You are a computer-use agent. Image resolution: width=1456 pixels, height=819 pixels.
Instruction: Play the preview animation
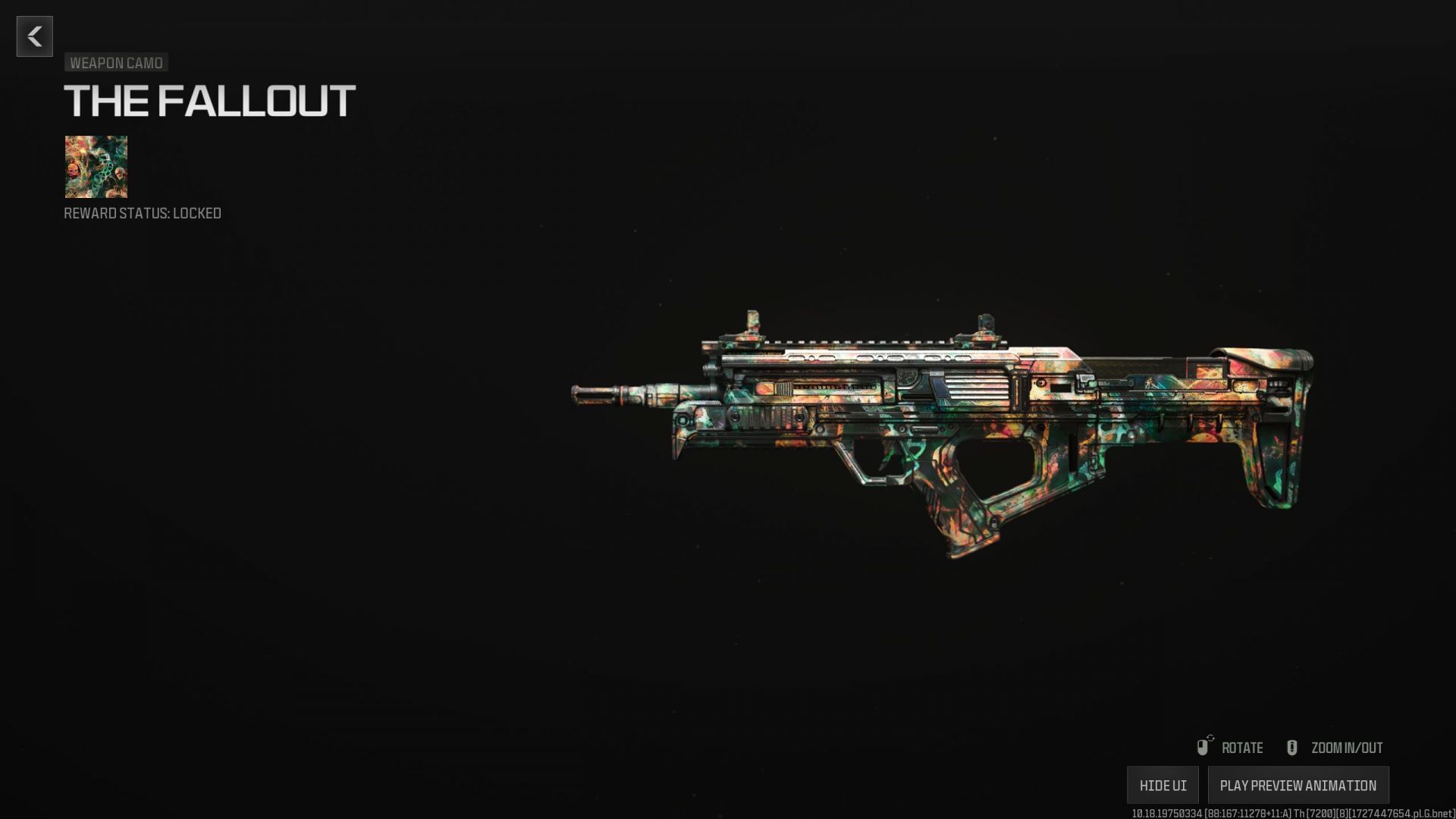pos(1299,785)
